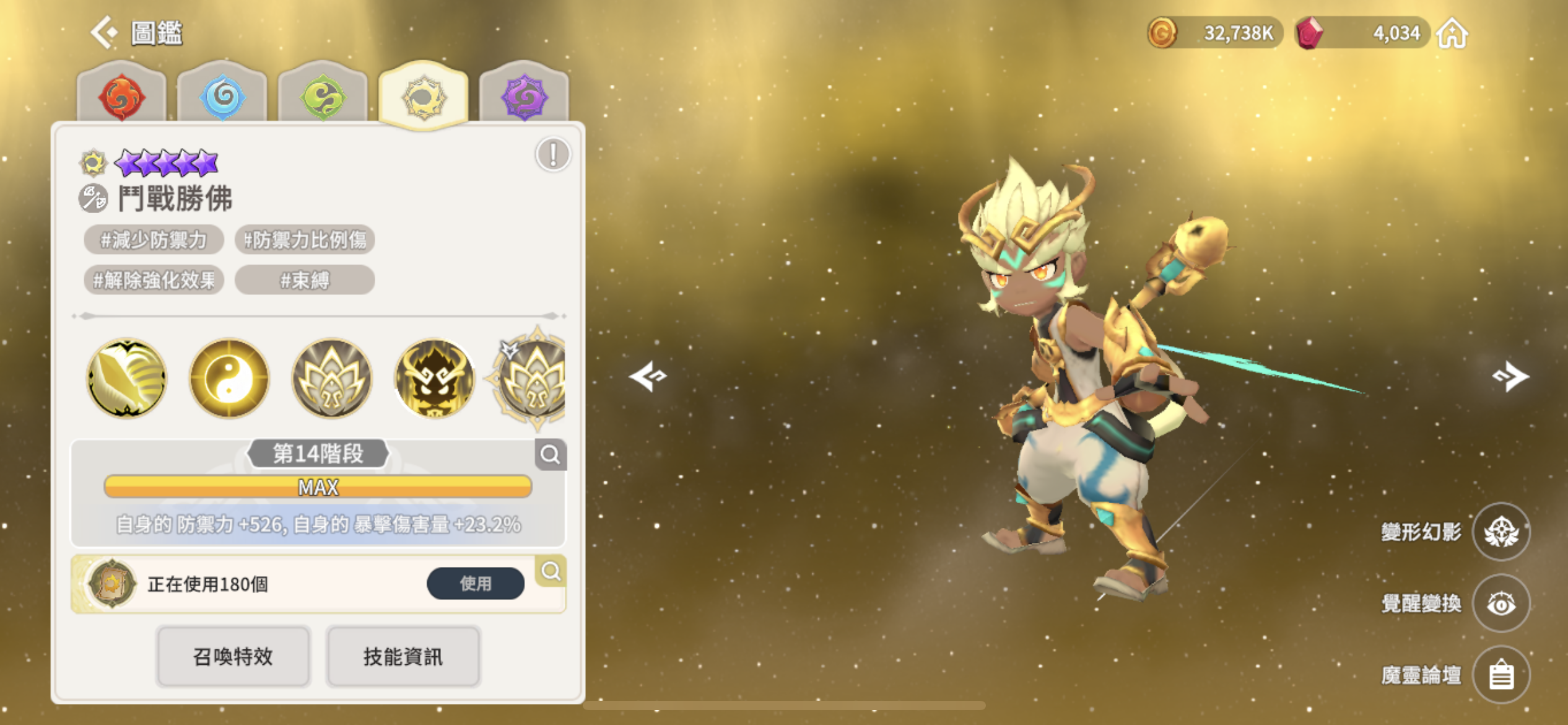Select the golden claw slash skill icon
This screenshot has width=1568, height=725.
127,377
